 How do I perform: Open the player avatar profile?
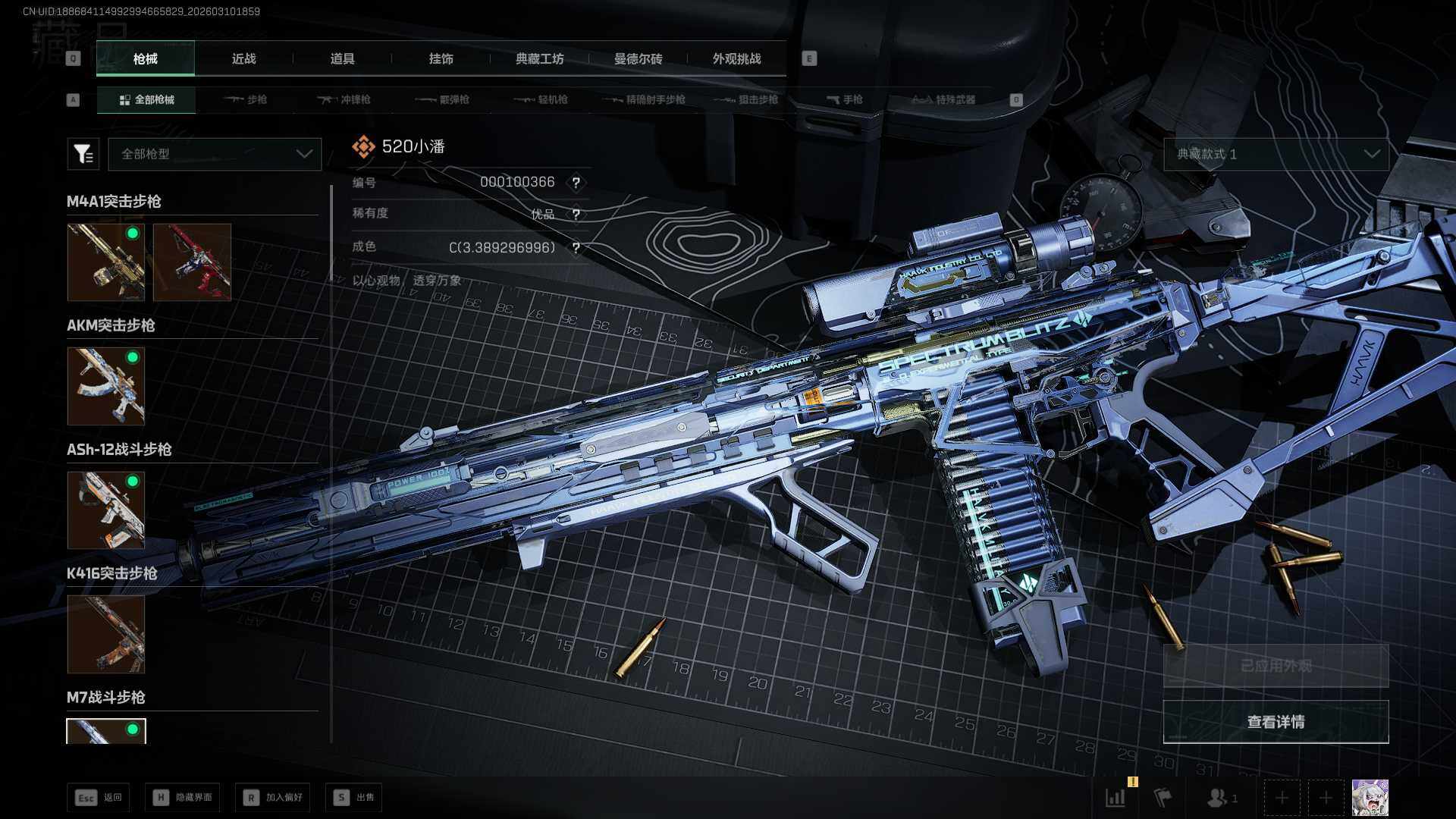pos(1370,798)
